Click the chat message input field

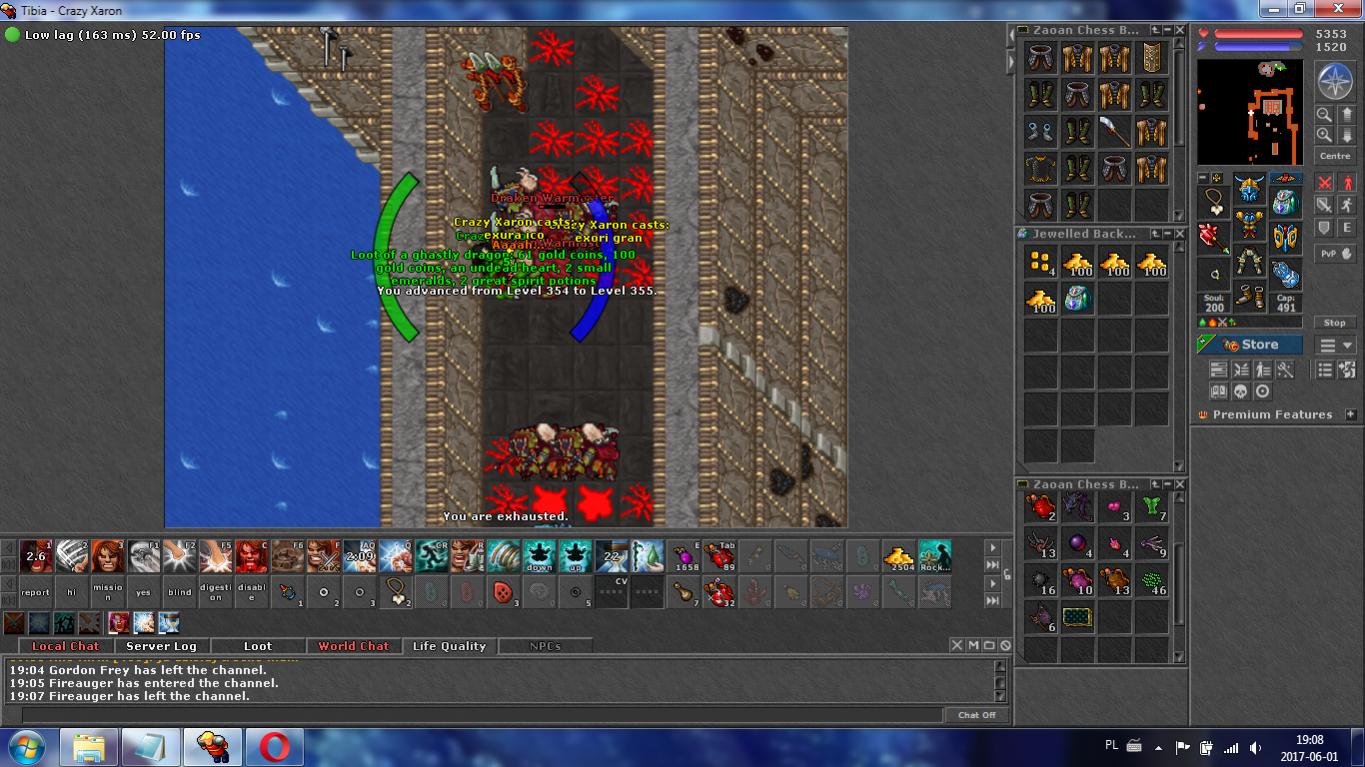[x=480, y=715]
